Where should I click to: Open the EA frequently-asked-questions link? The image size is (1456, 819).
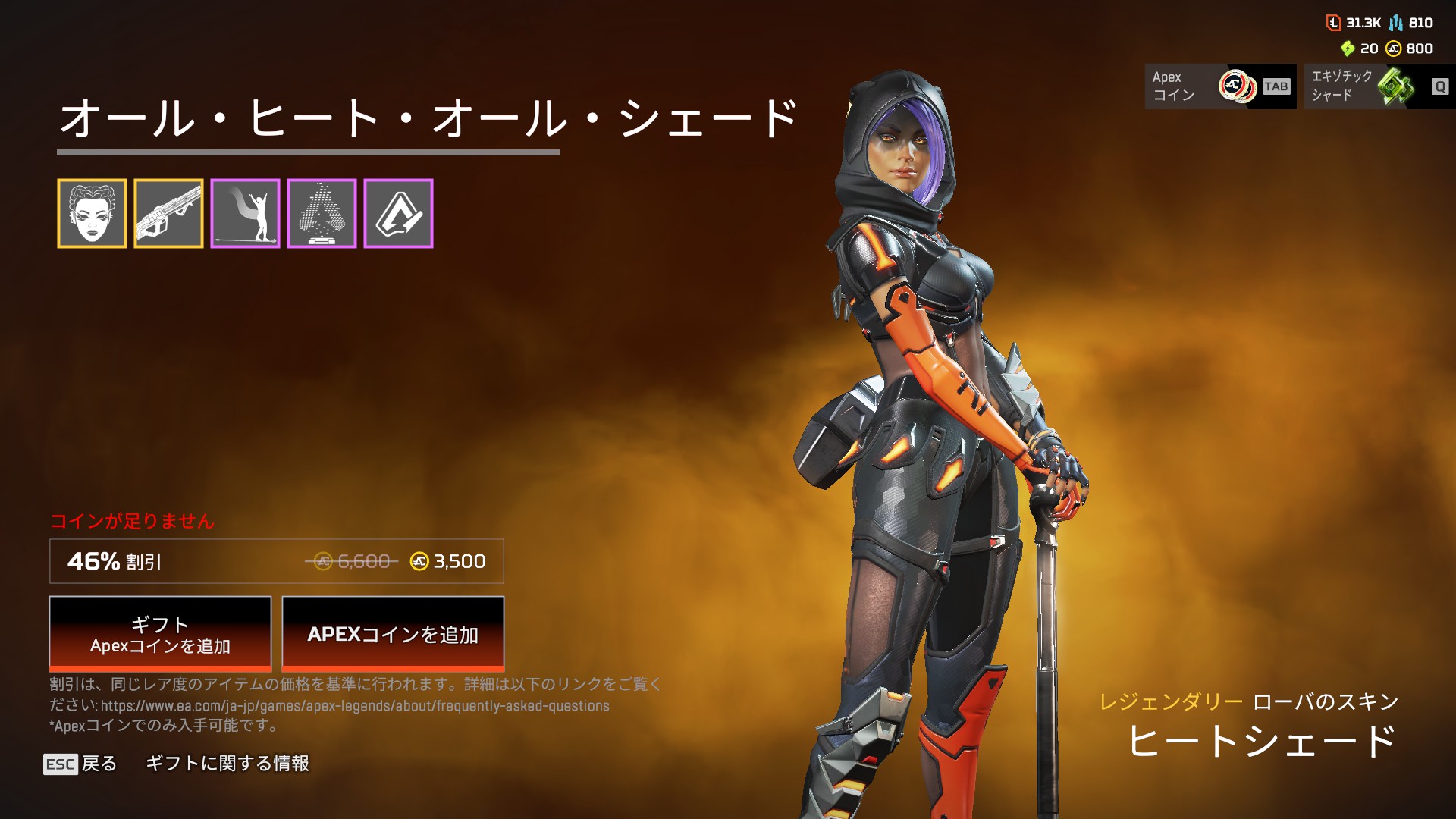355,706
